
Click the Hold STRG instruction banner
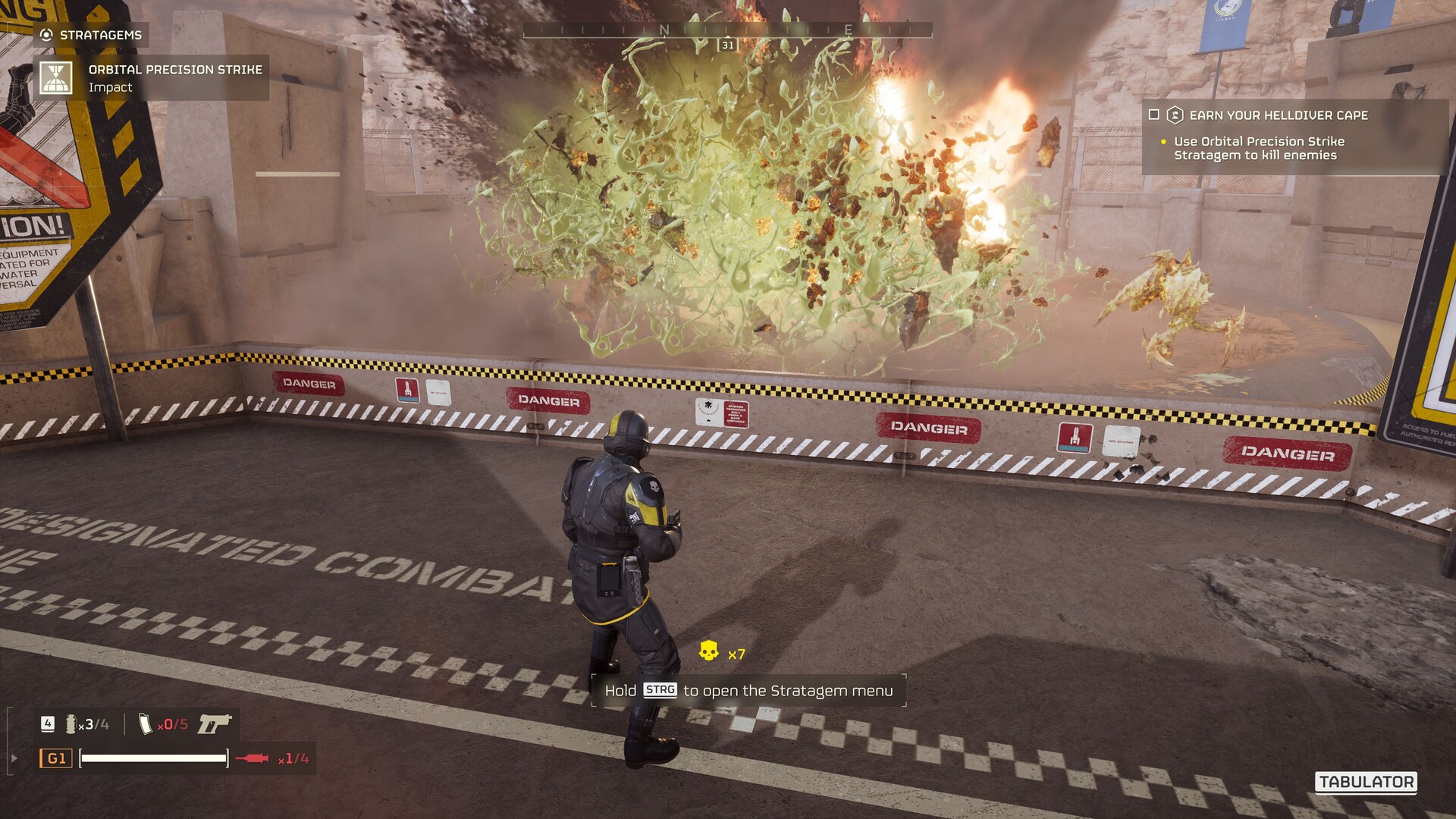tap(747, 691)
